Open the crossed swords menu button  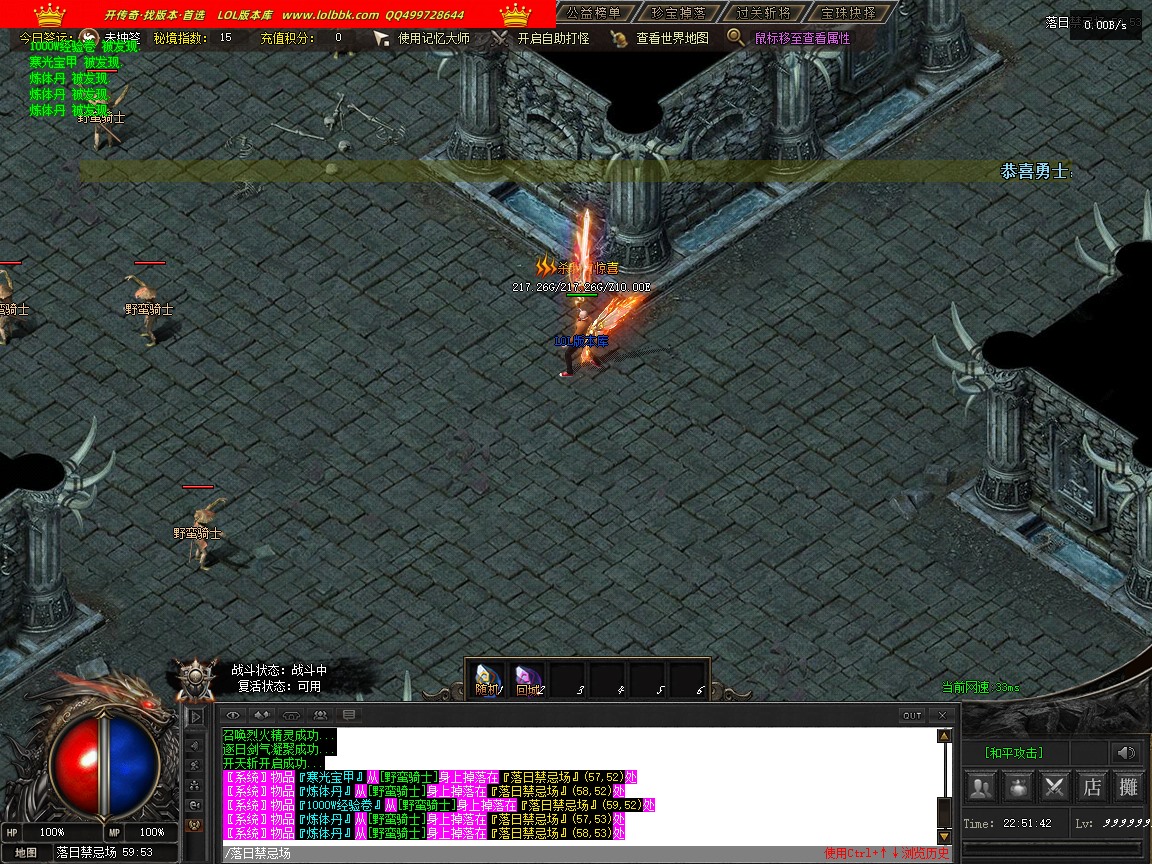tap(1055, 787)
